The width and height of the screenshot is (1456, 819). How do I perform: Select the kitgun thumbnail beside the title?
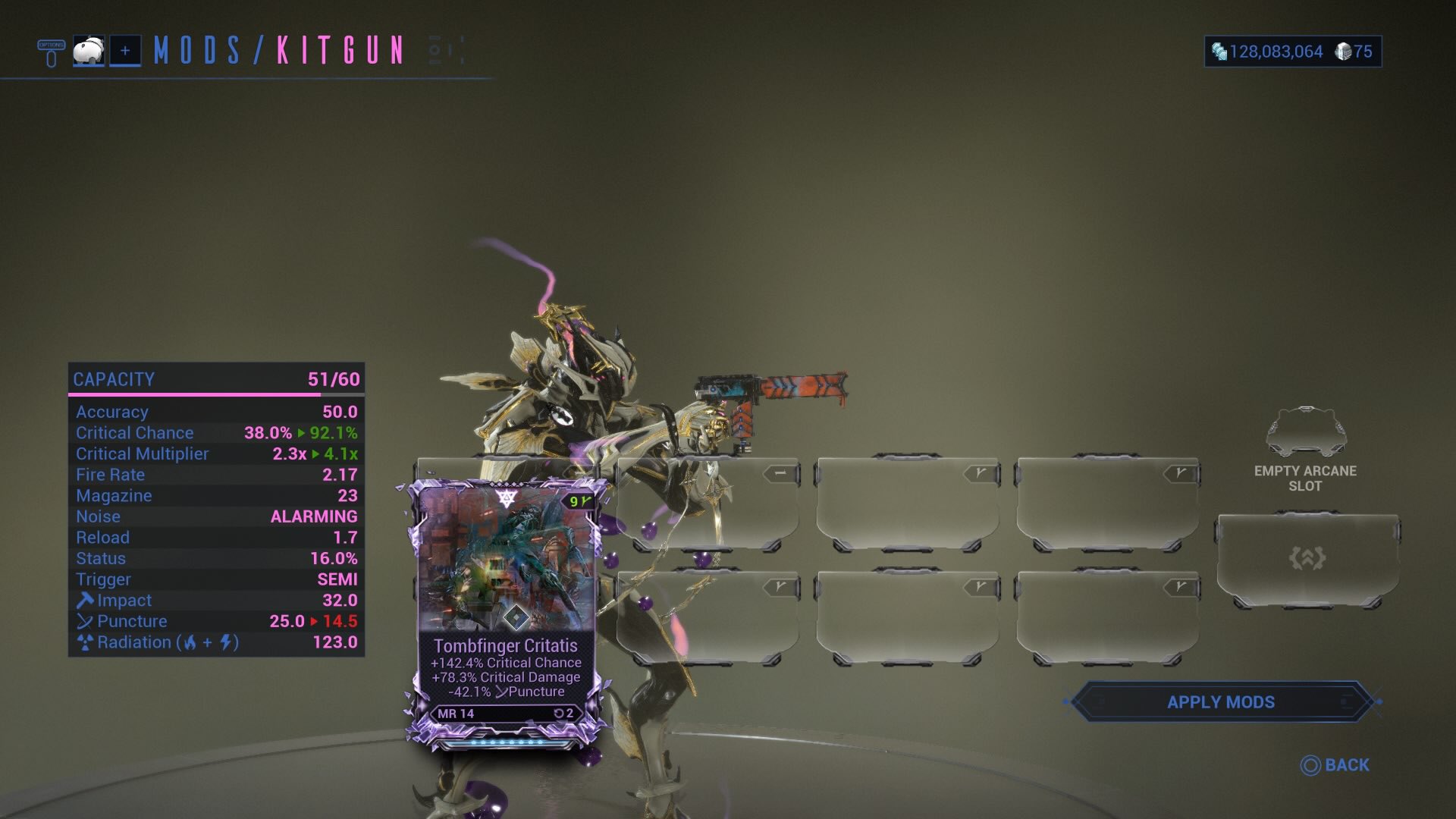(89, 51)
